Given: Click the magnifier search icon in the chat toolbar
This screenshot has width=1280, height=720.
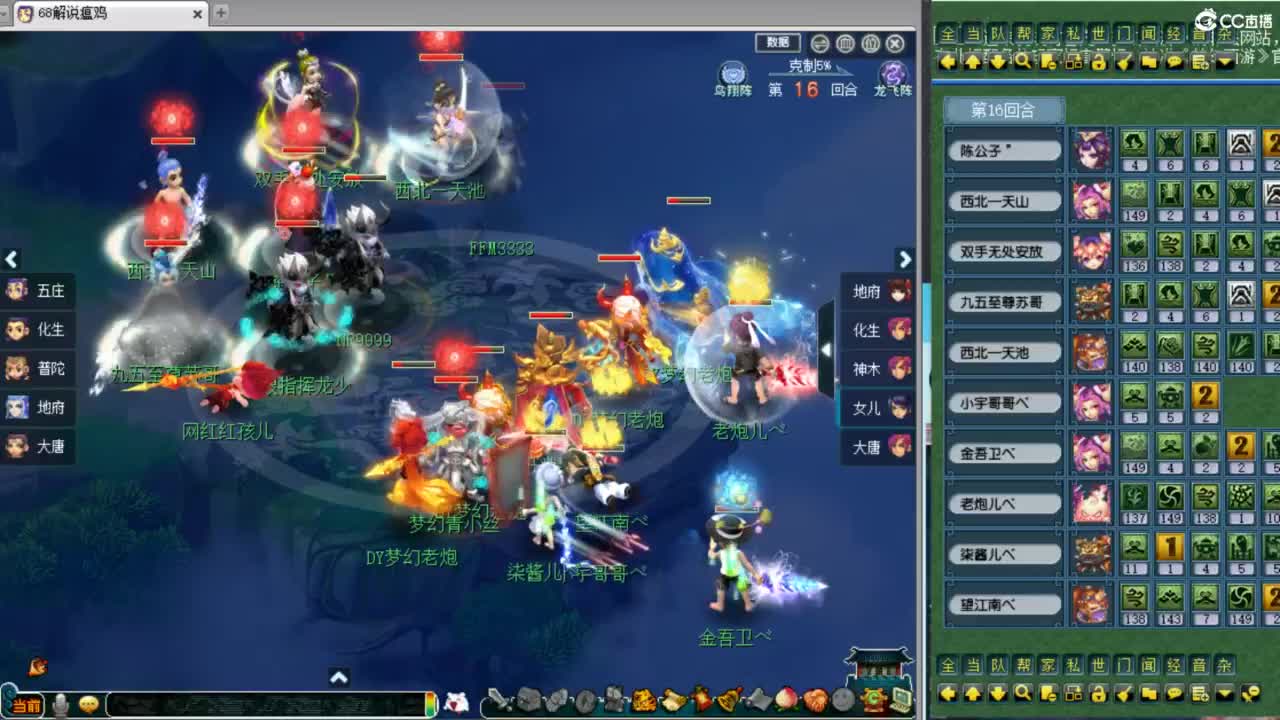Looking at the screenshot, I should tap(1022, 62).
